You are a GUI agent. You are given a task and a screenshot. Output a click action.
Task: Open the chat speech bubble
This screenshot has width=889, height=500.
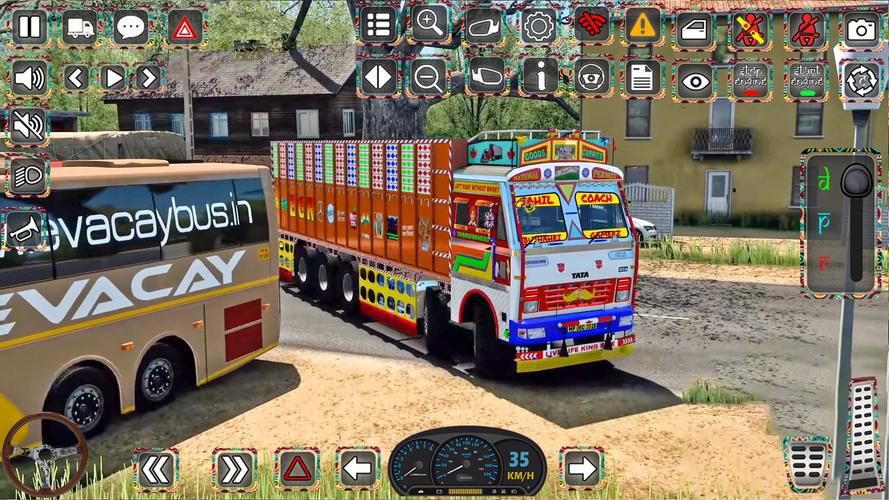point(132,27)
